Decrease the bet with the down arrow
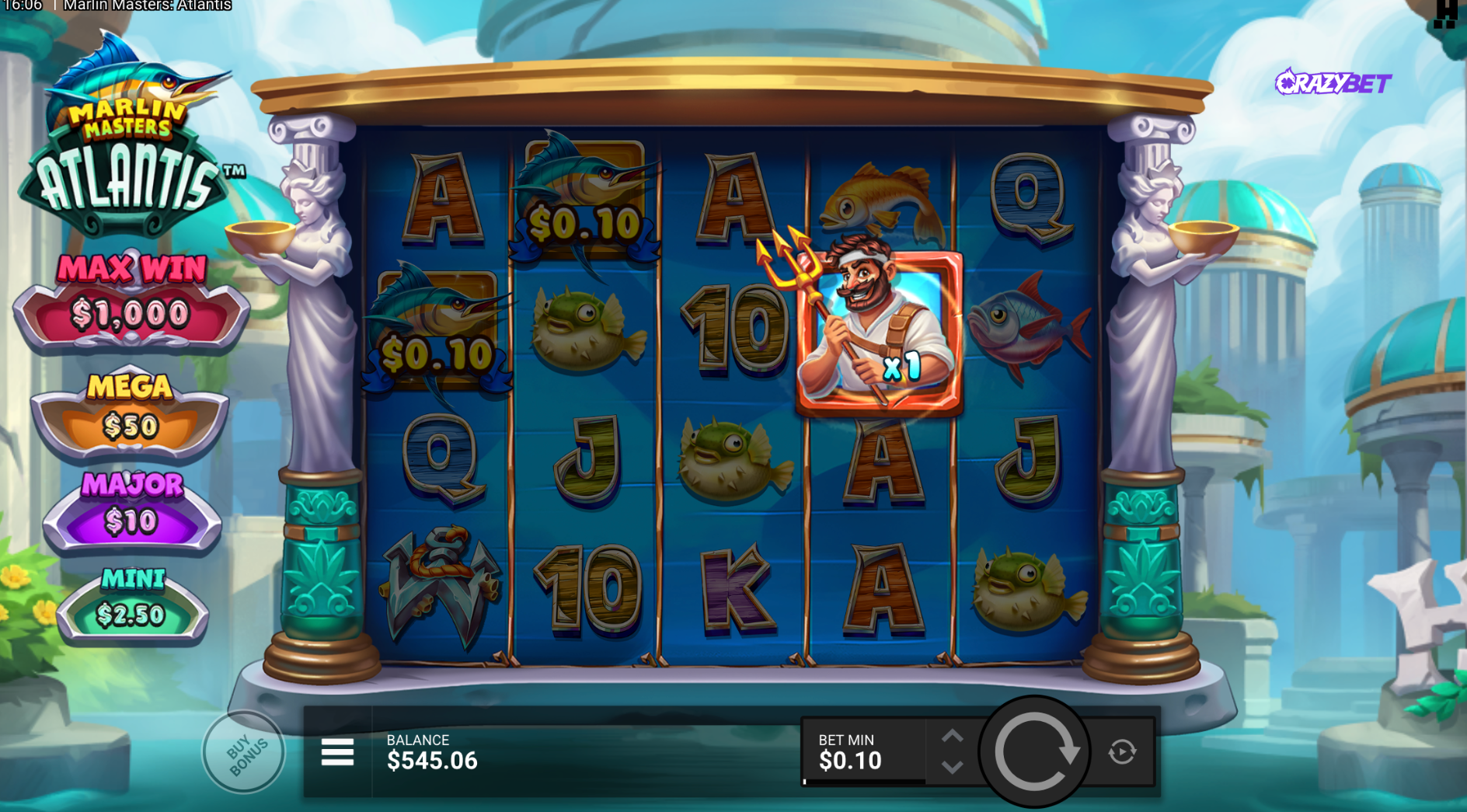The image size is (1467, 812). pyautogui.click(x=953, y=768)
